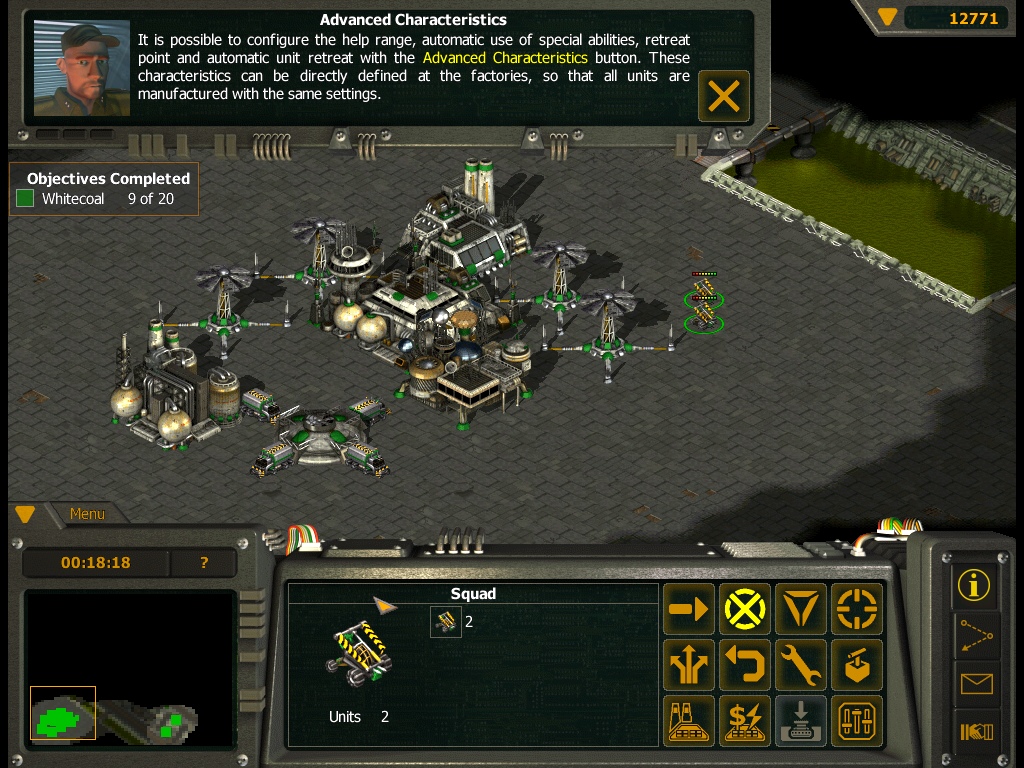Click the question mark help button
Screen dimensions: 1024x768
[x=204, y=563]
